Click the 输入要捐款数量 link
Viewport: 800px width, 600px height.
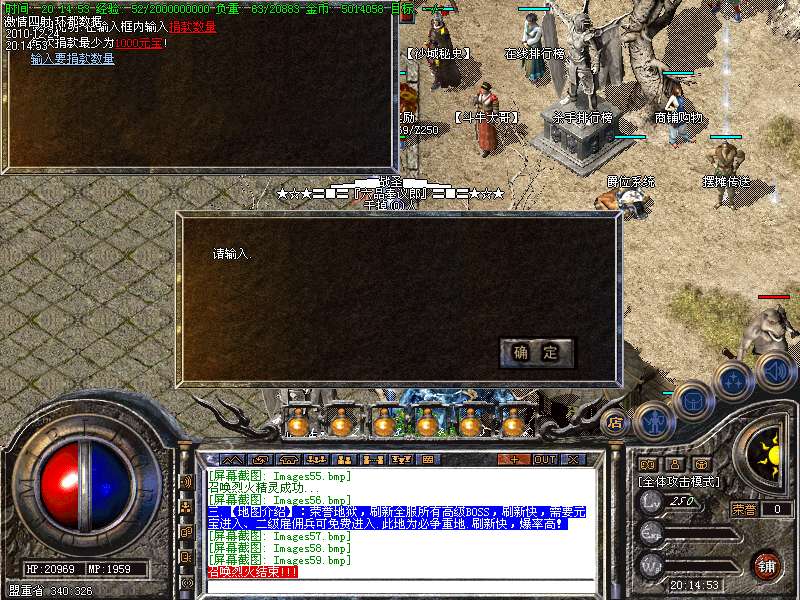coord(72,59)
